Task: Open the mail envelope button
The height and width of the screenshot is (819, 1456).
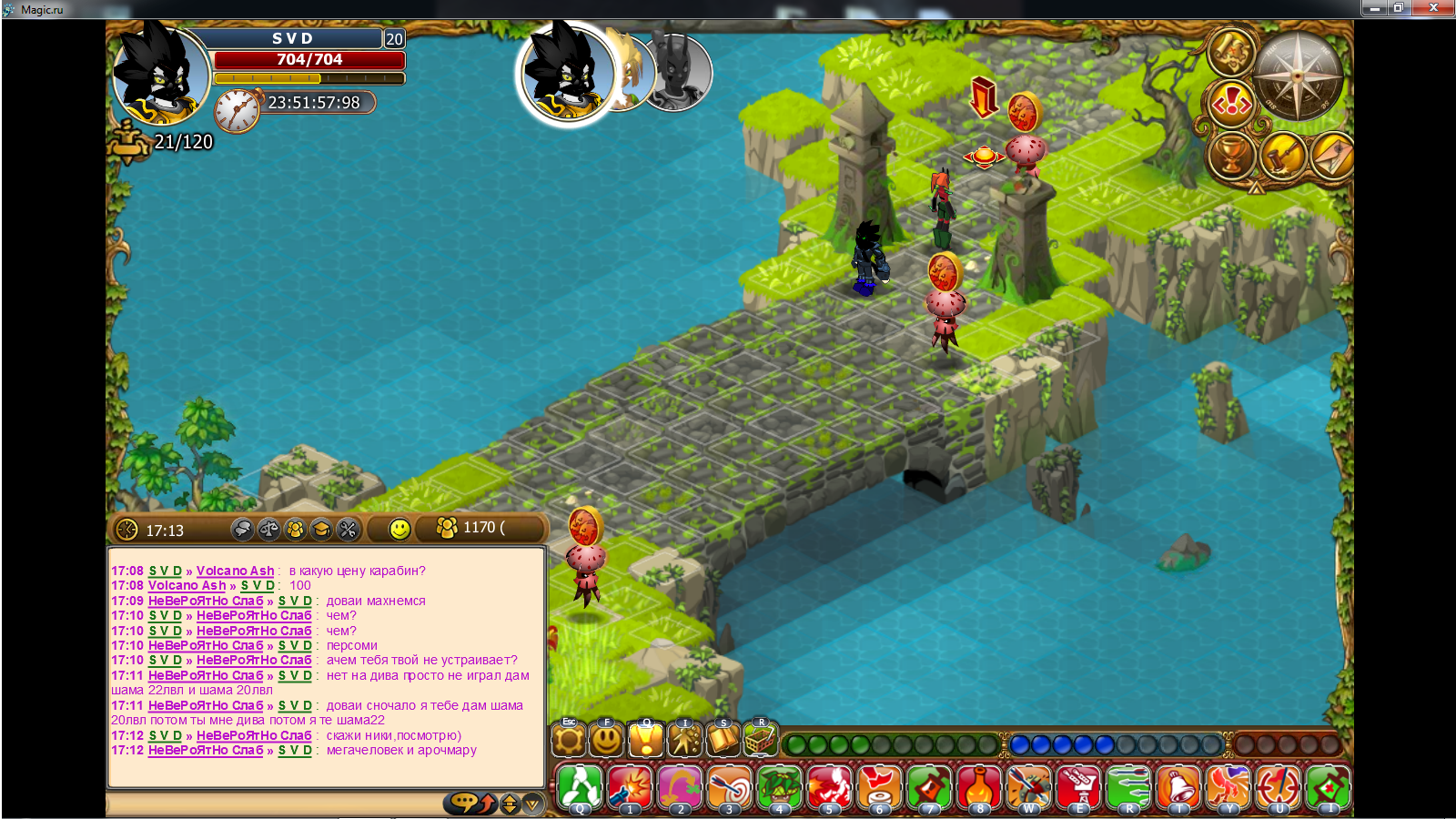Action: 1333,156
